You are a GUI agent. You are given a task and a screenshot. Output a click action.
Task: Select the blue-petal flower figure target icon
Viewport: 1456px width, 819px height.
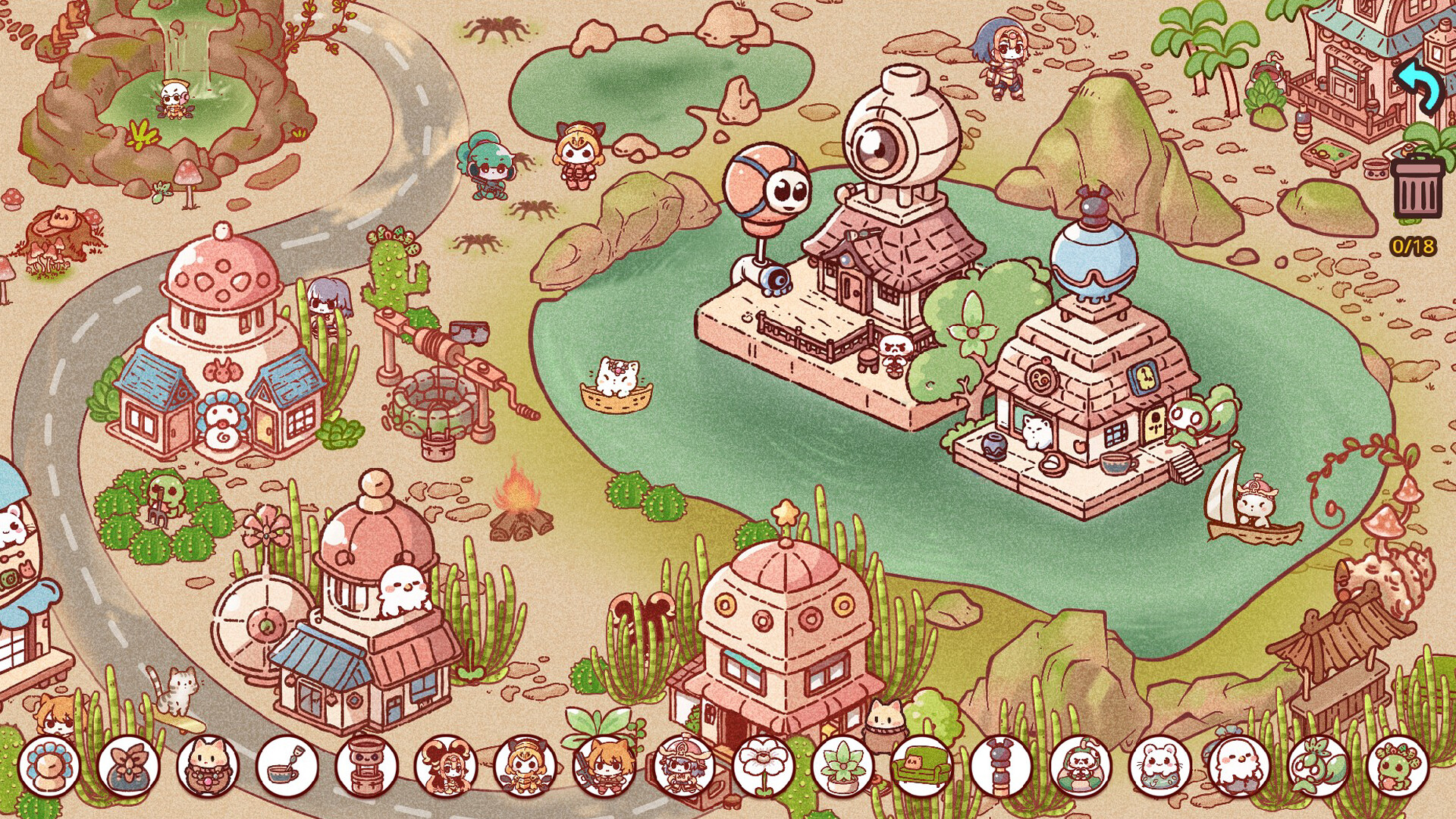(49, 766)
